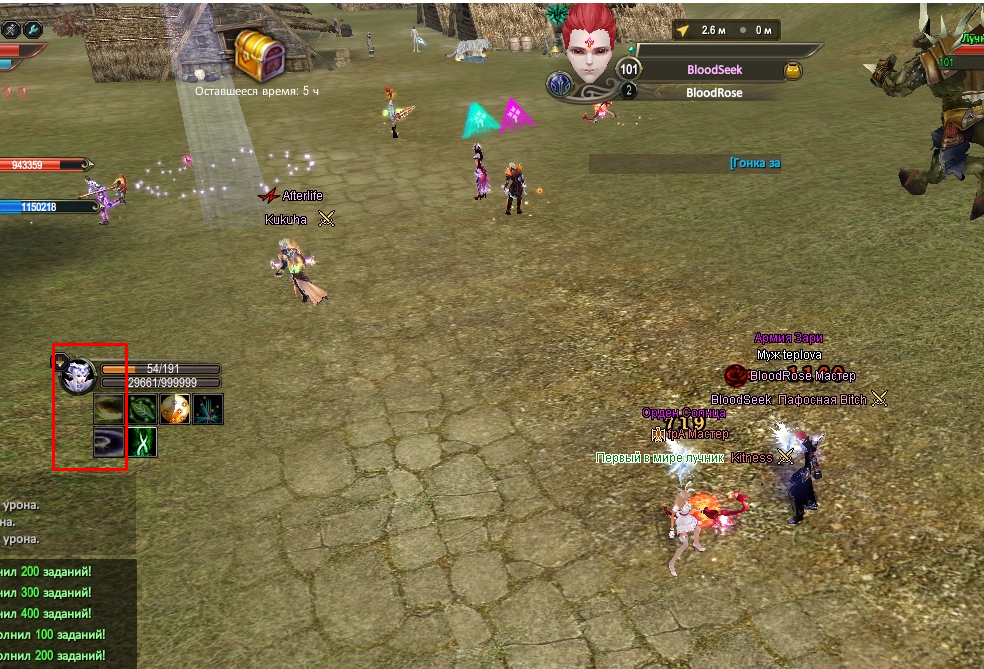
Task: Use the golden orb pet skill
Action: 175,408
